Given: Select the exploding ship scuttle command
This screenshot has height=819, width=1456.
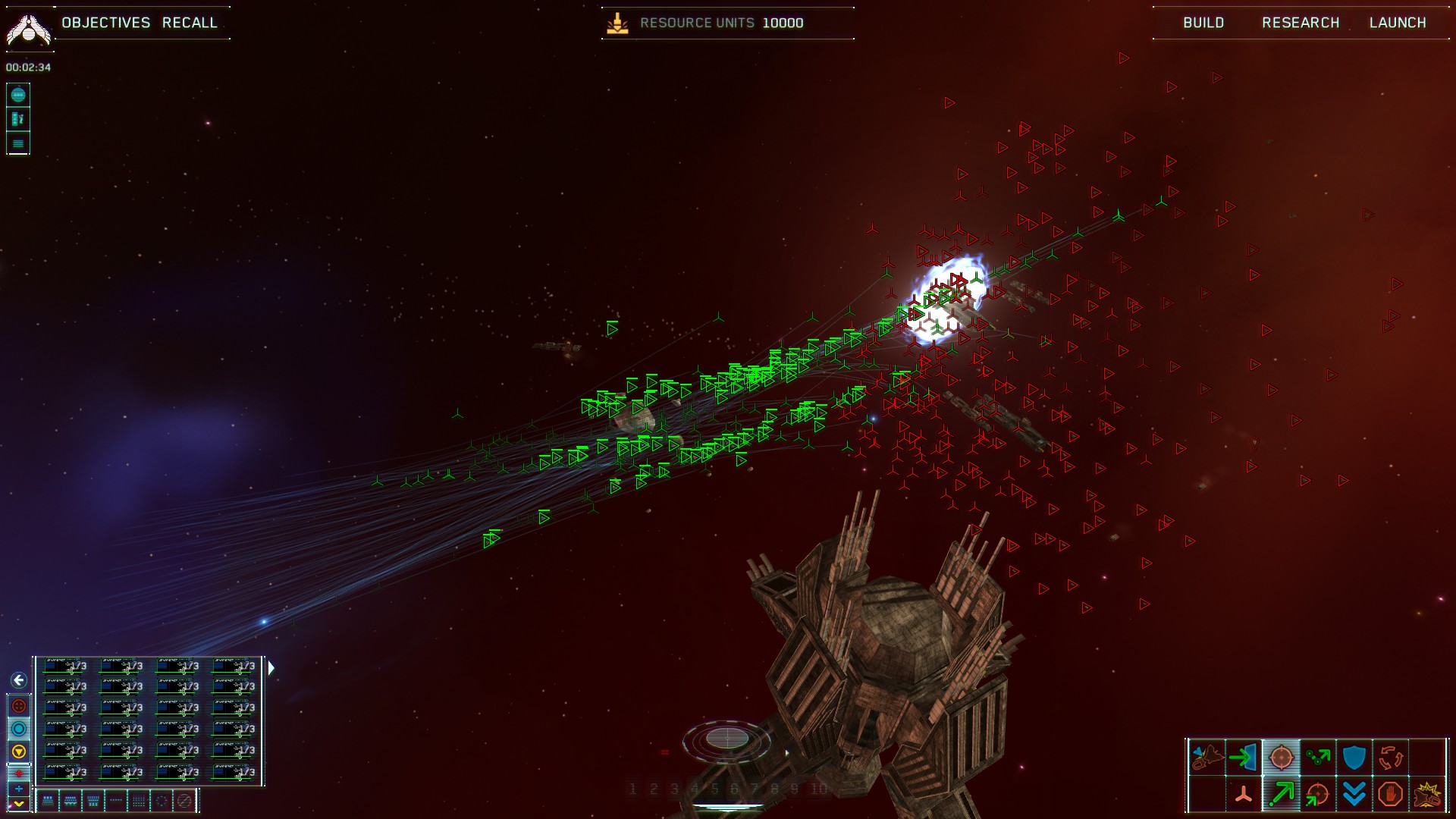Looking at the screenshot, I should (1427, 794).
